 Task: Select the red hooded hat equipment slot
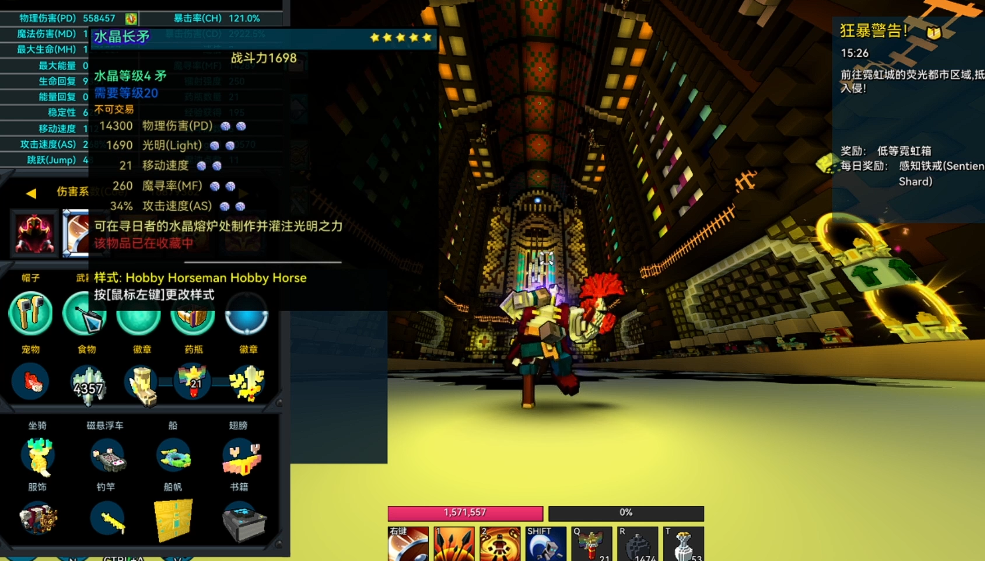click(x=35, y=233)
